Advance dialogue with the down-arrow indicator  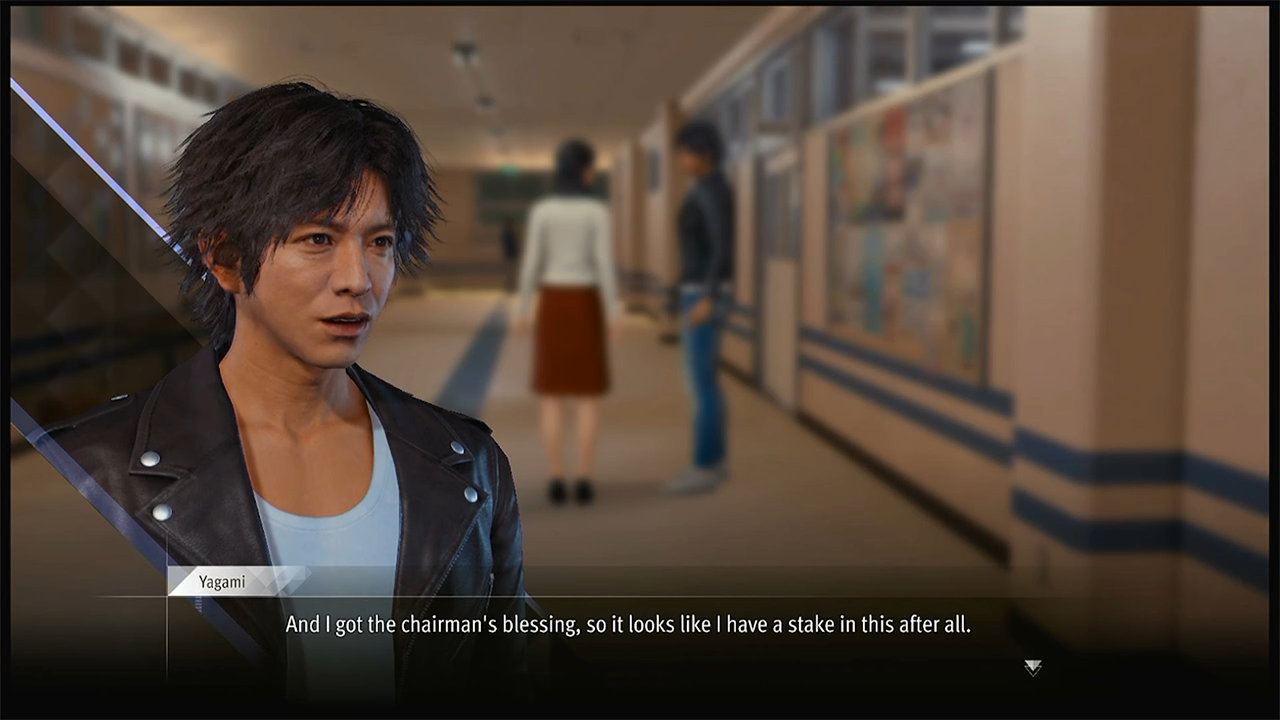pyautogui.click(x=1032, y=667)
